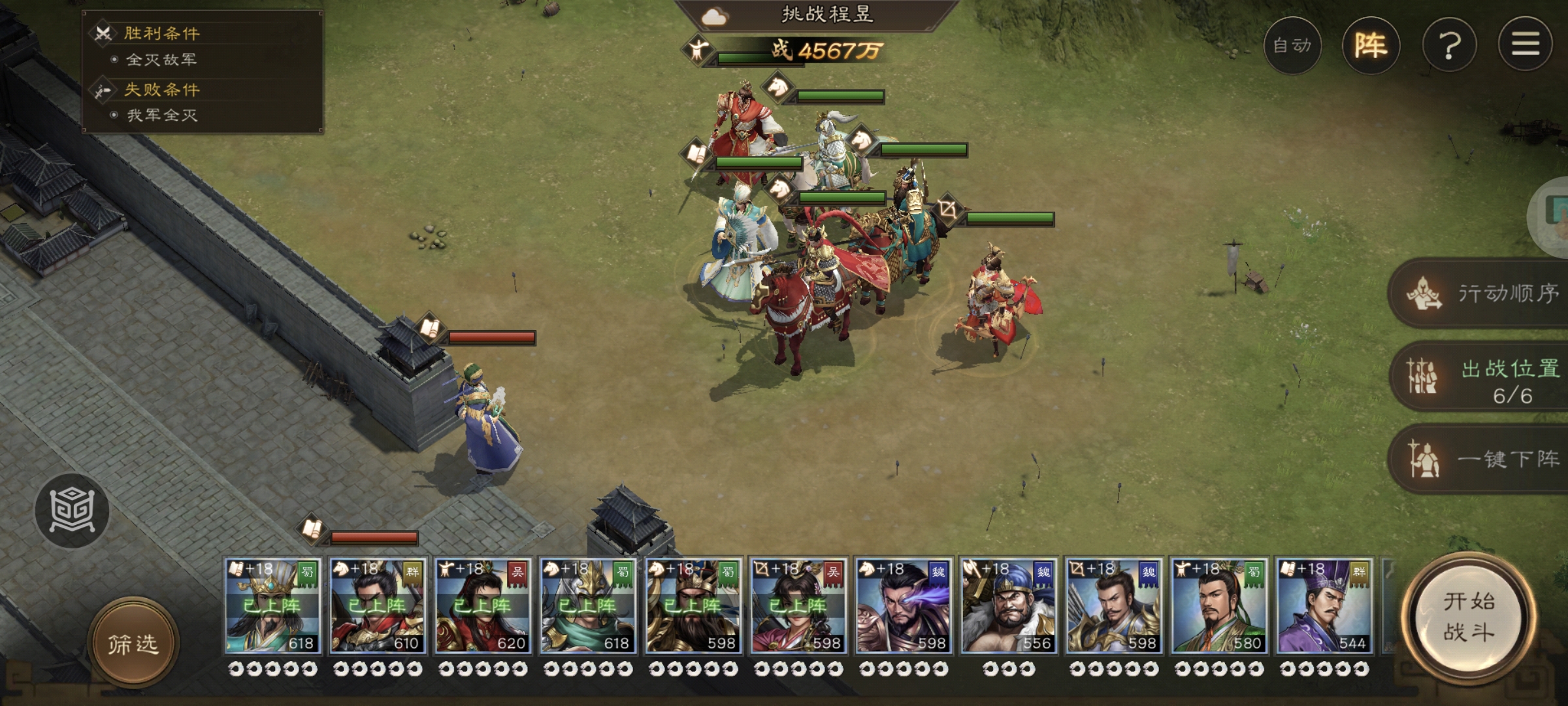This screenshot has width=1568, height=706.
Task: Start the battle with 开始战斗
Action: (x=1469, y=617)
